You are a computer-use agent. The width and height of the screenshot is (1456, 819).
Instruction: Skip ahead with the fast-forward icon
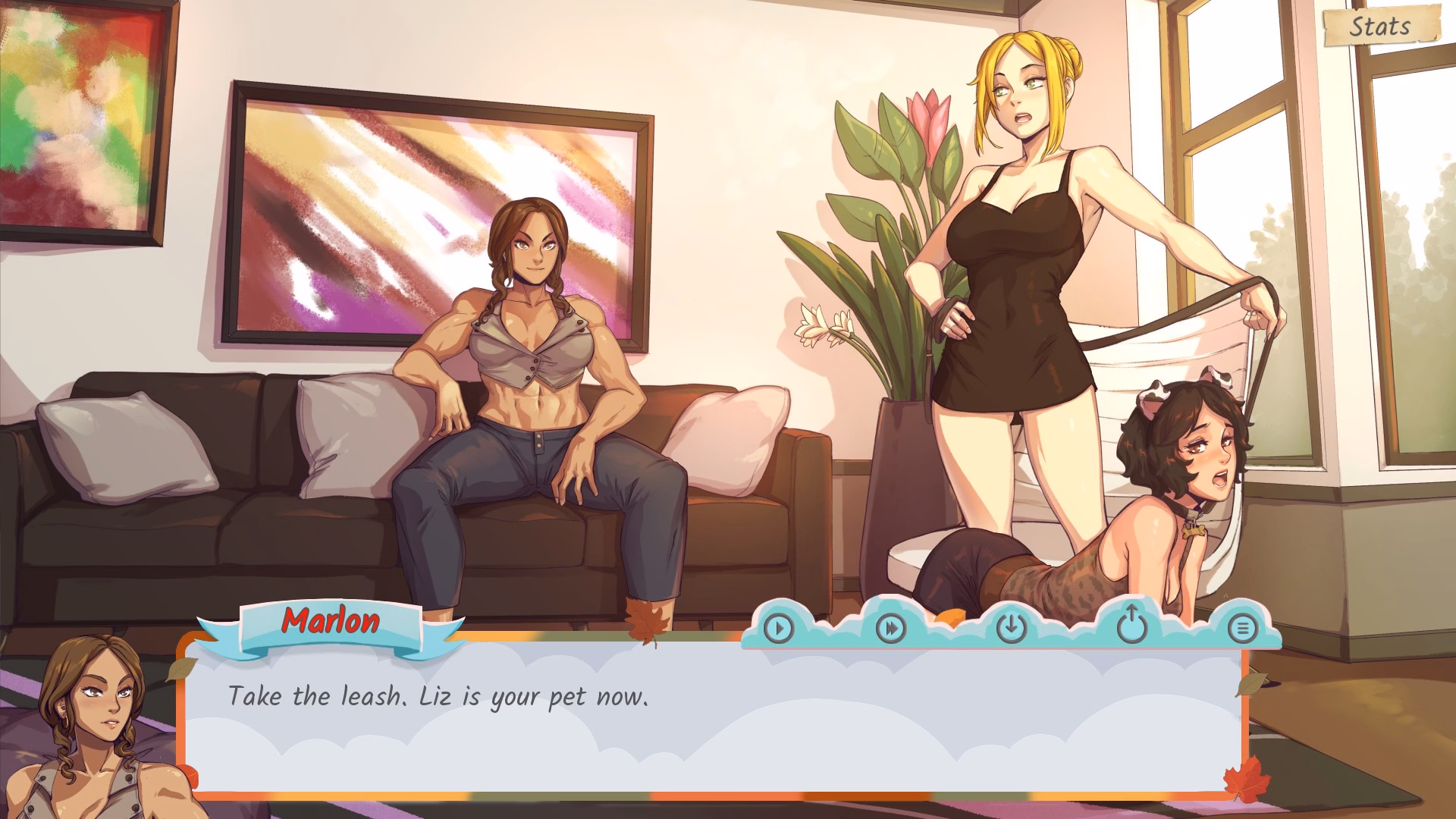(x=891, y=628)
